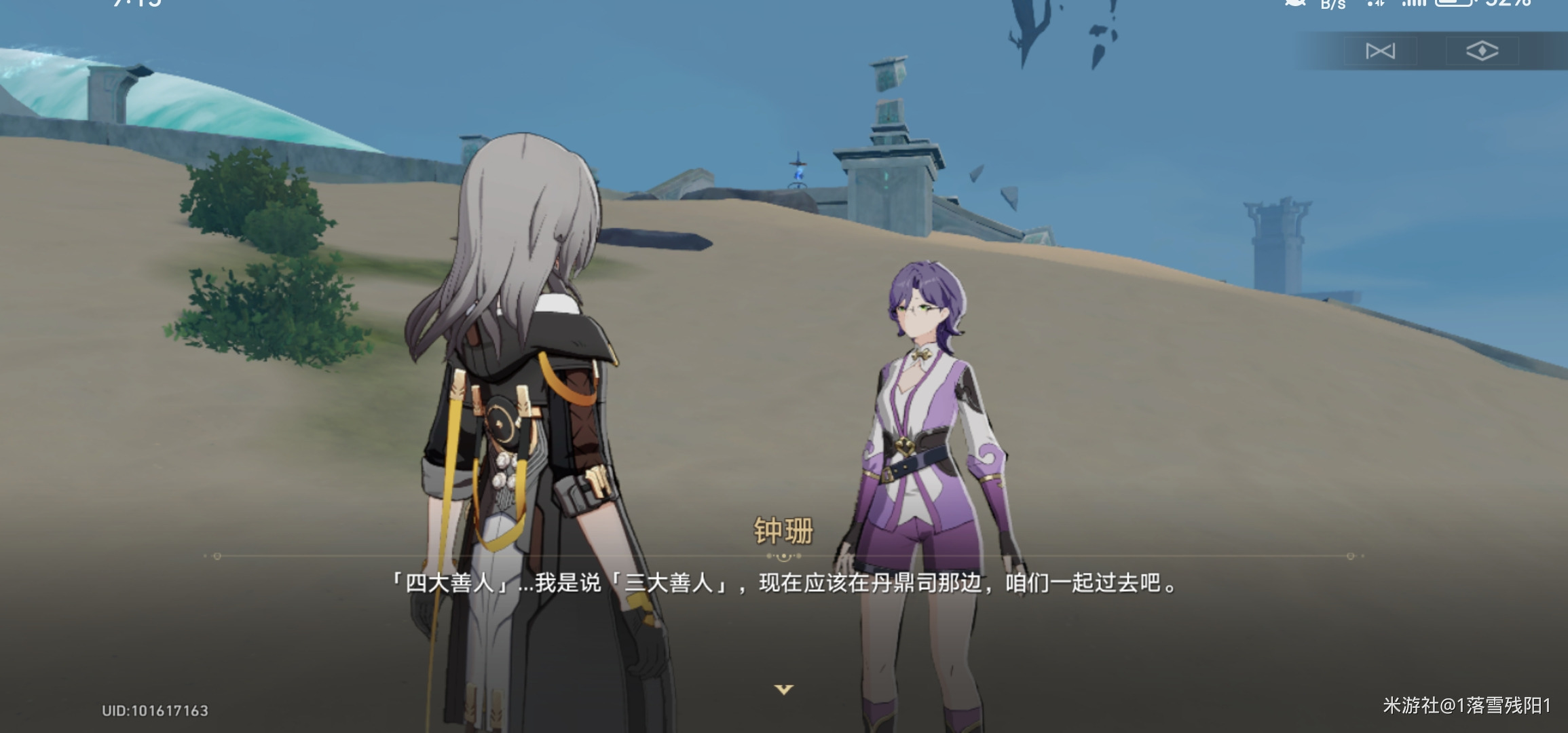
Task: Expand the conversation by tapping the chevron
Action: click(x=784, y=690)
